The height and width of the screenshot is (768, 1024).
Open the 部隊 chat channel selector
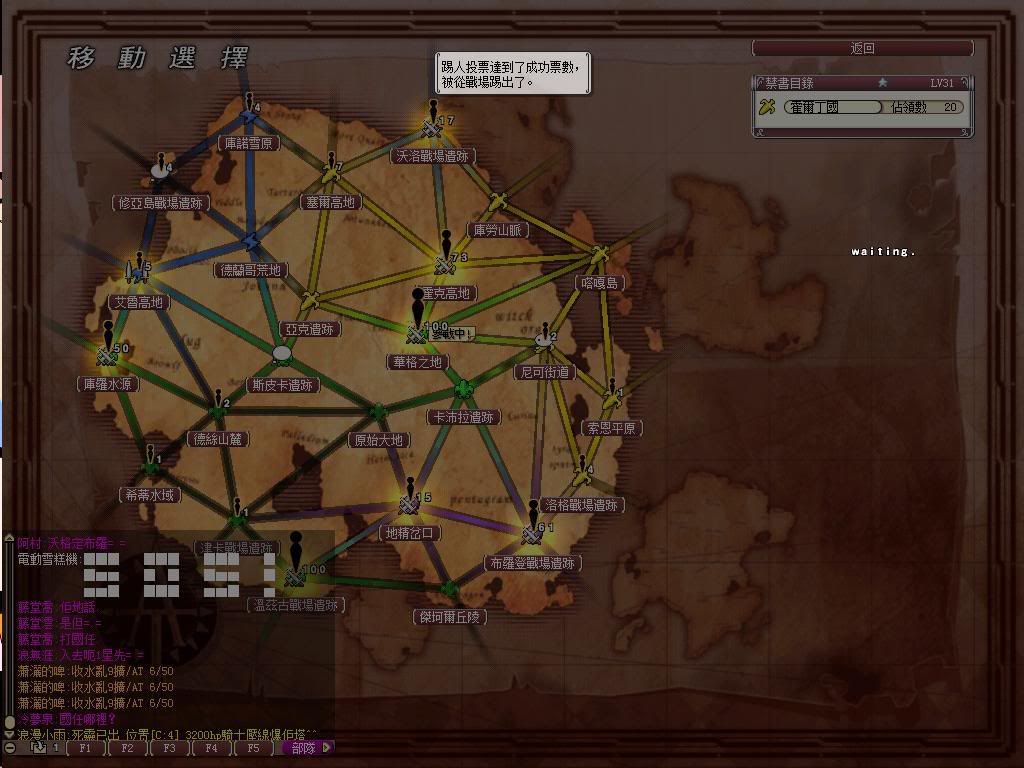[x=308, y=748]
